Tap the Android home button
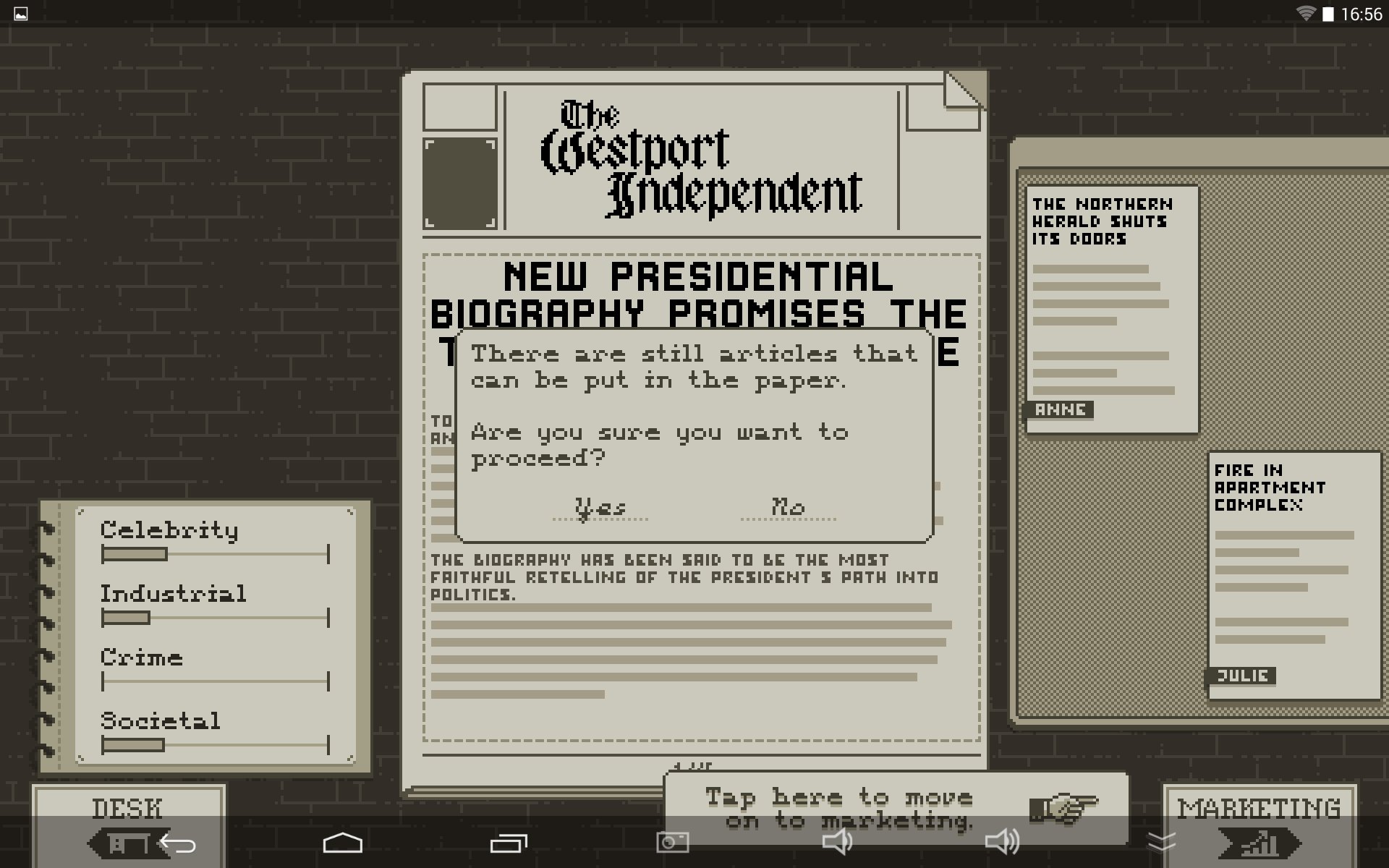Image resolution: width=1389 pixels, height=868 pixels. point(342,843)
